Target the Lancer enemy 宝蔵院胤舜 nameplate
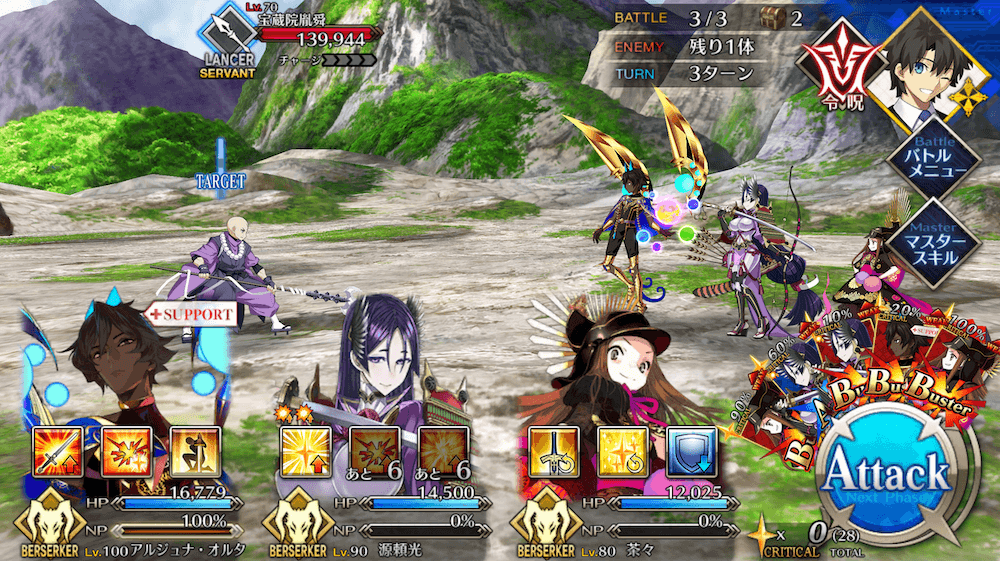The height and width of the screenshot is (561, 1000). (x=300, y=37)
